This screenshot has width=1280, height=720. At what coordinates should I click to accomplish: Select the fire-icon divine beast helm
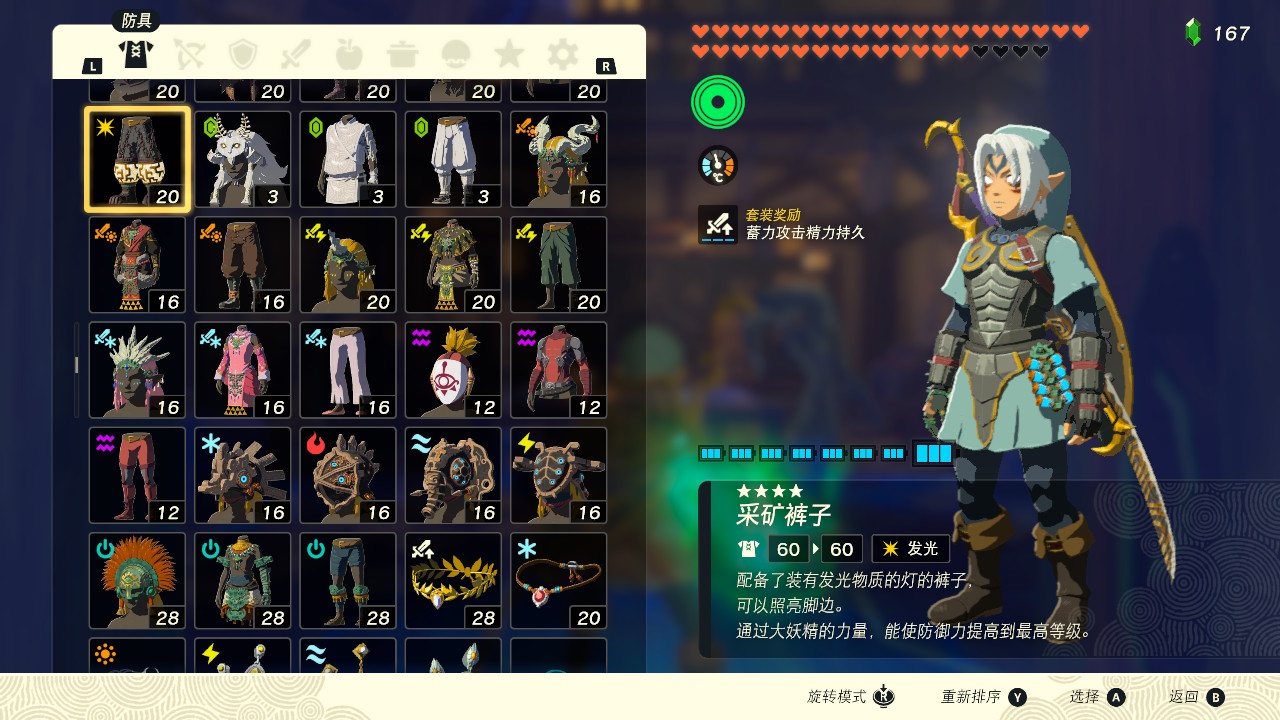click(348, 475)
